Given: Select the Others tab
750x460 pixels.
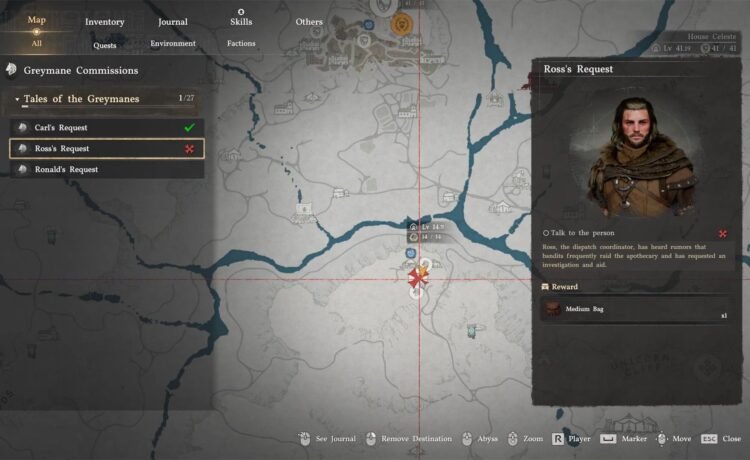Looking at the screenshot, I should coord(309,21).
